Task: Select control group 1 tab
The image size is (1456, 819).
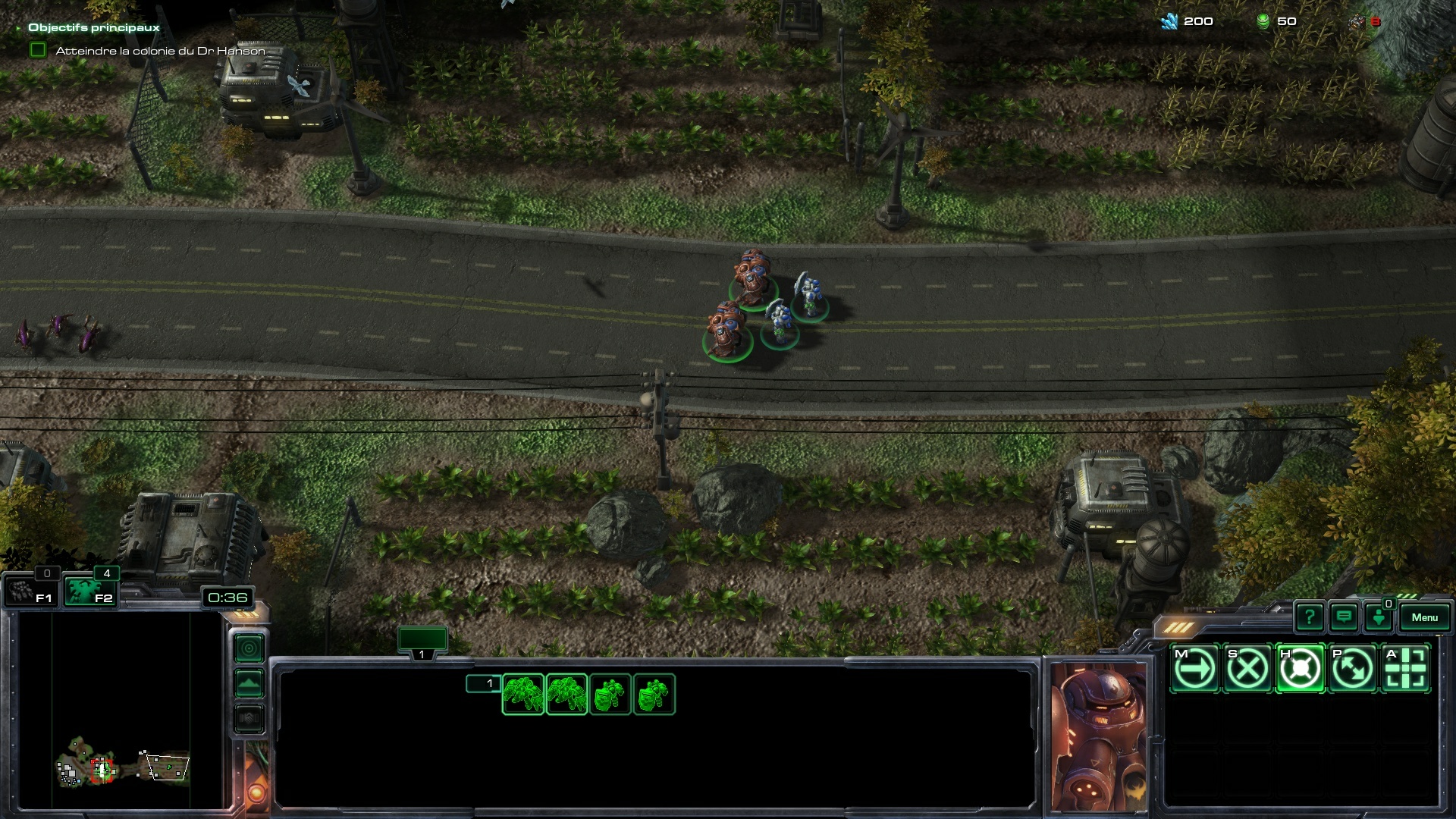Action: [x=422, y=642]
